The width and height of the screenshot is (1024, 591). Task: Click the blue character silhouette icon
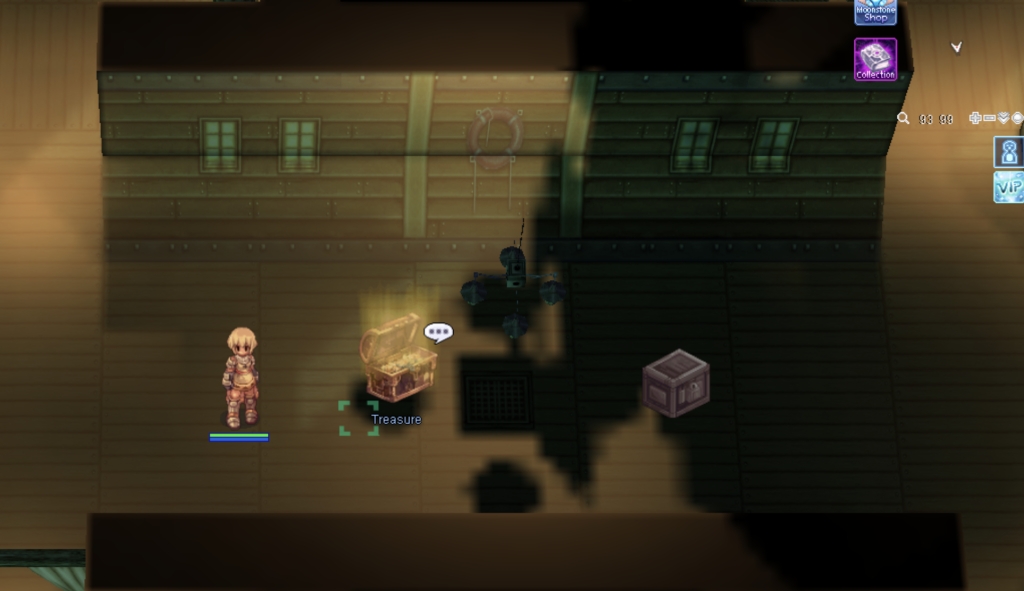(x=1008, y=152)
